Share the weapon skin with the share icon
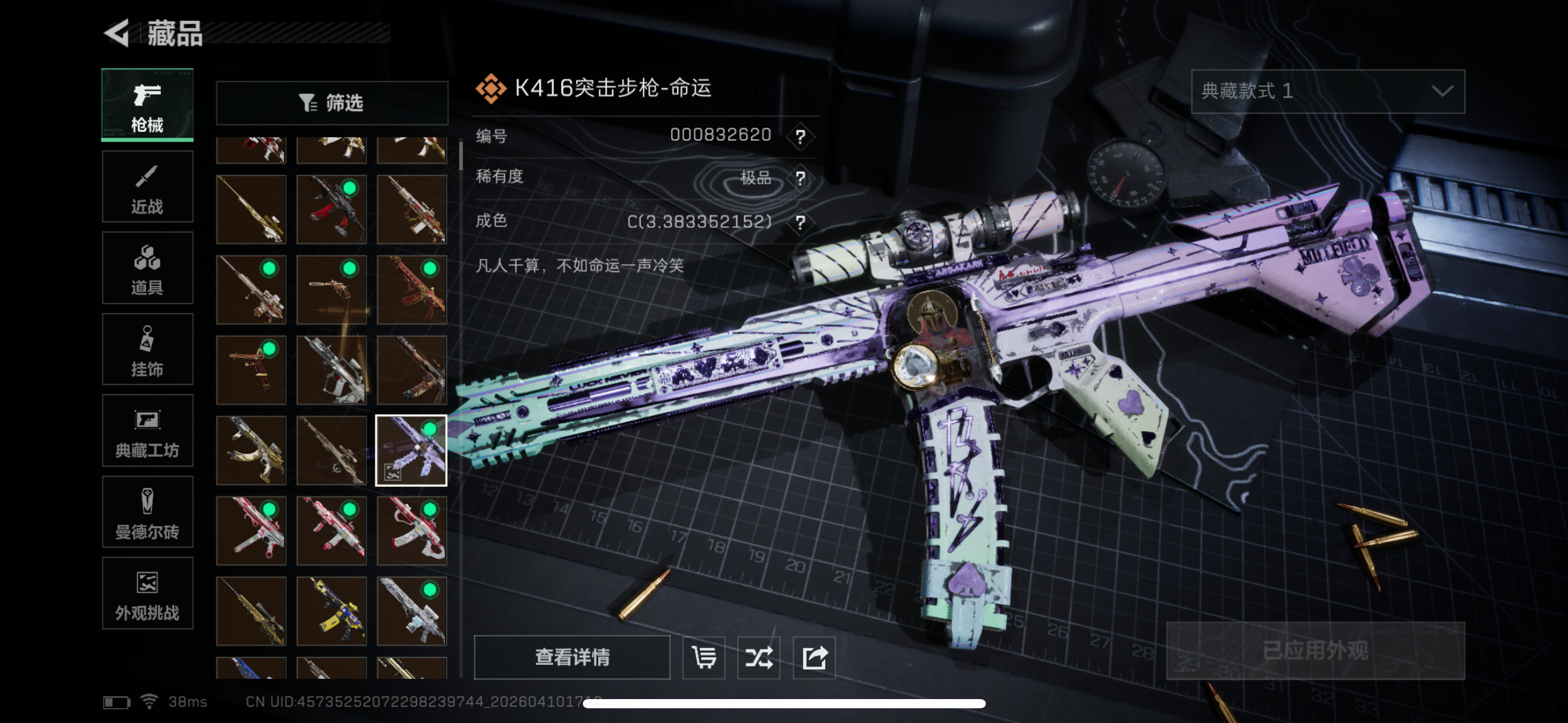Viewport: 1568px width, 723px height. coord(814,657)
